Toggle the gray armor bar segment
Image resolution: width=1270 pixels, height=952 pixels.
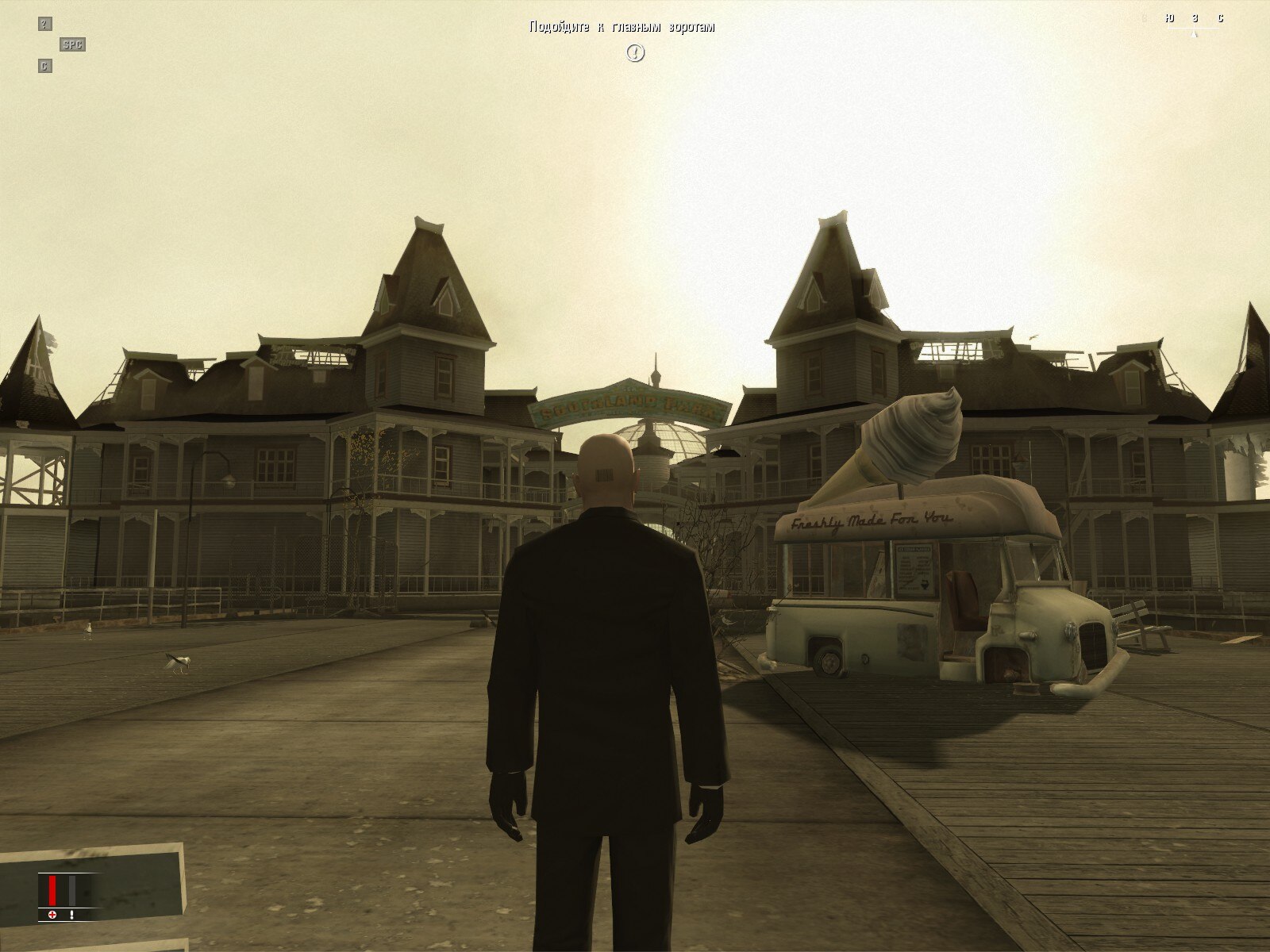click(72, 890)
